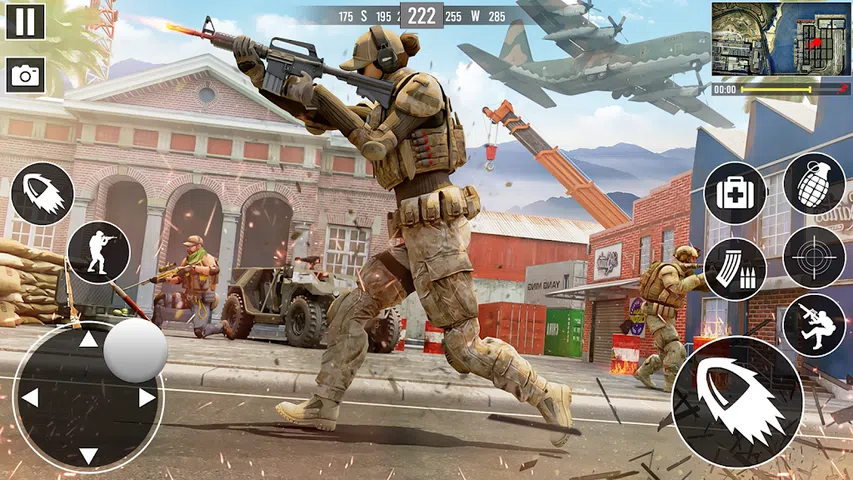853x480 pixels.
Task: Aim using the crosshair scope button
Action: click(x=814, y=257)
